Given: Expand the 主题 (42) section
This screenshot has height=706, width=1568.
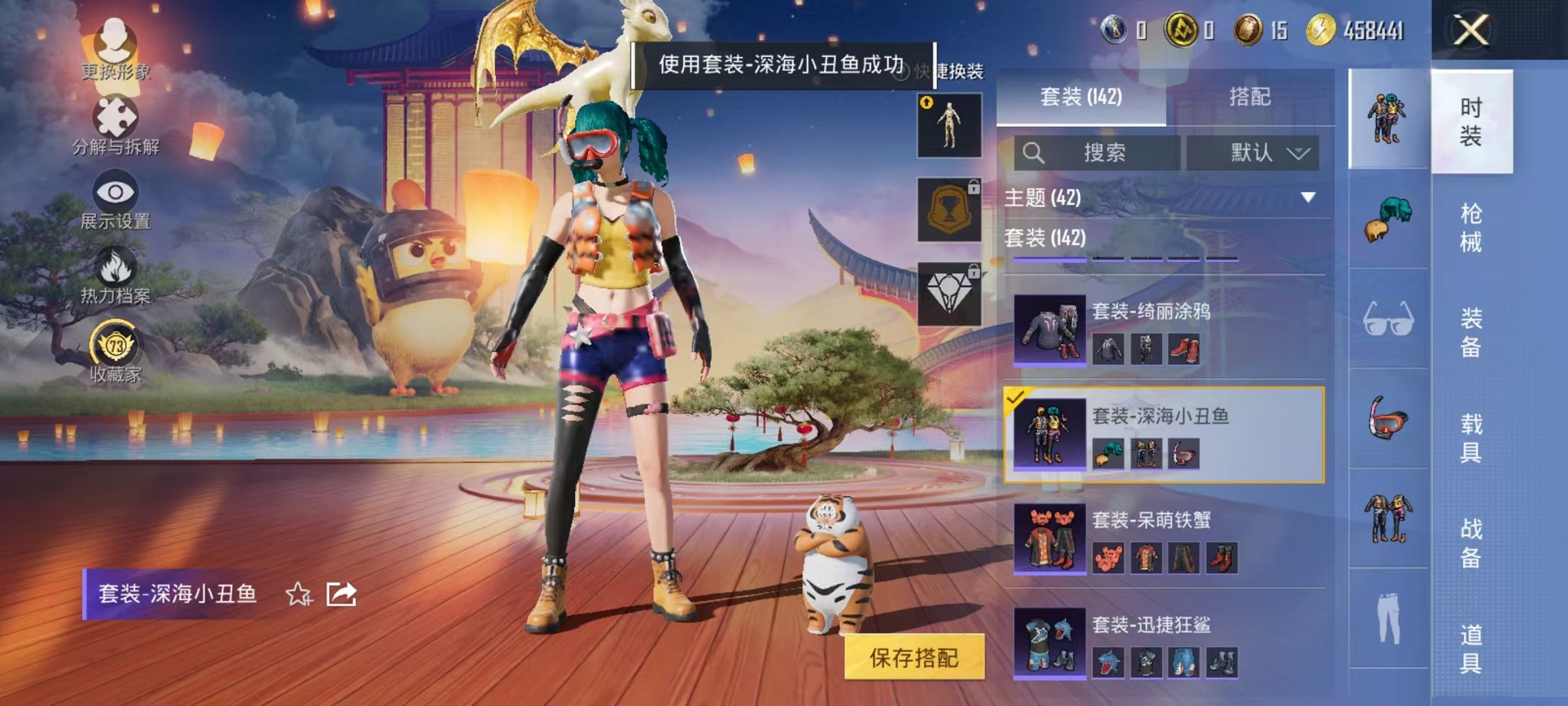Looking at the screenshot, I should click(1307, 196).
